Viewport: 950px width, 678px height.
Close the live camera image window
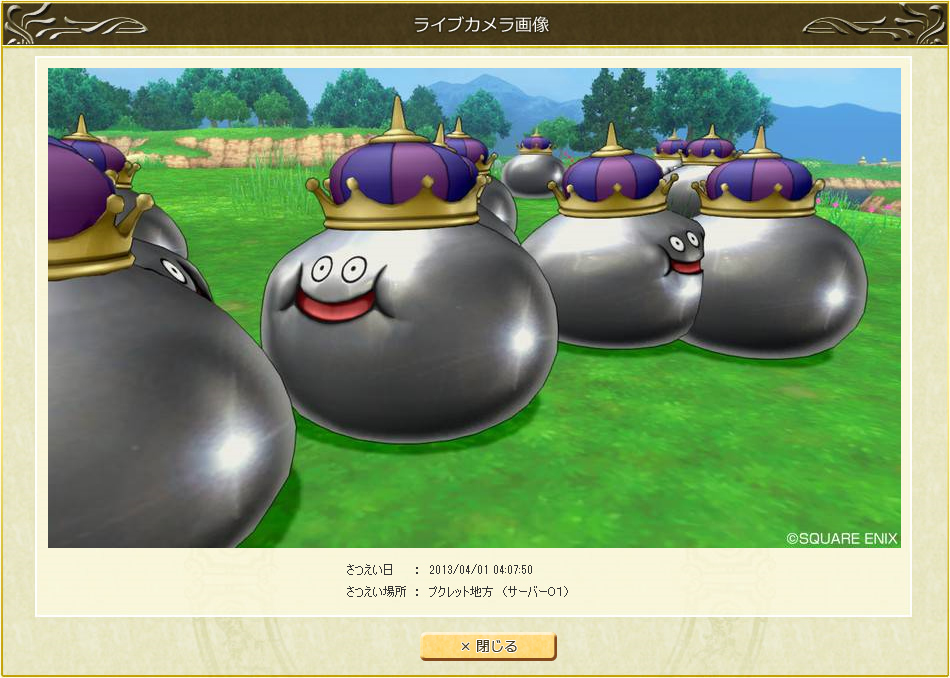pos(488,646)
